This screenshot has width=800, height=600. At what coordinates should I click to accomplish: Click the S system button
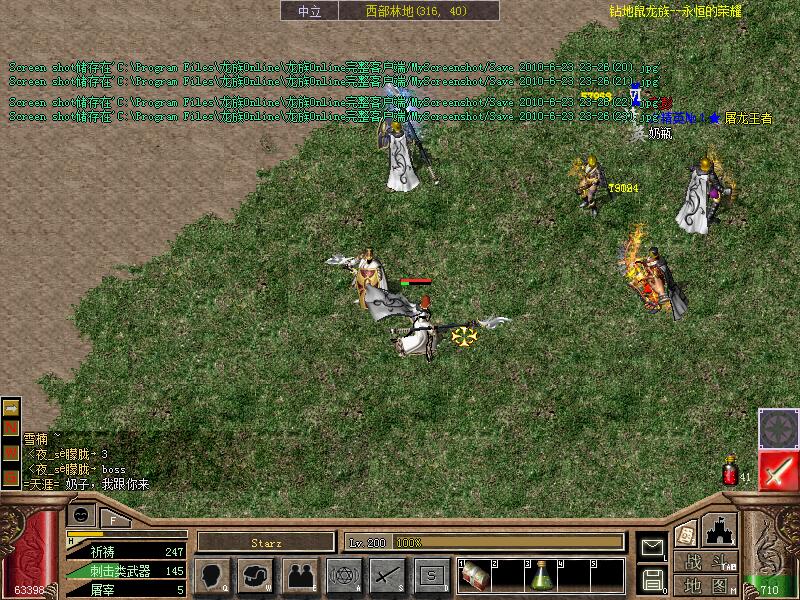431,575
